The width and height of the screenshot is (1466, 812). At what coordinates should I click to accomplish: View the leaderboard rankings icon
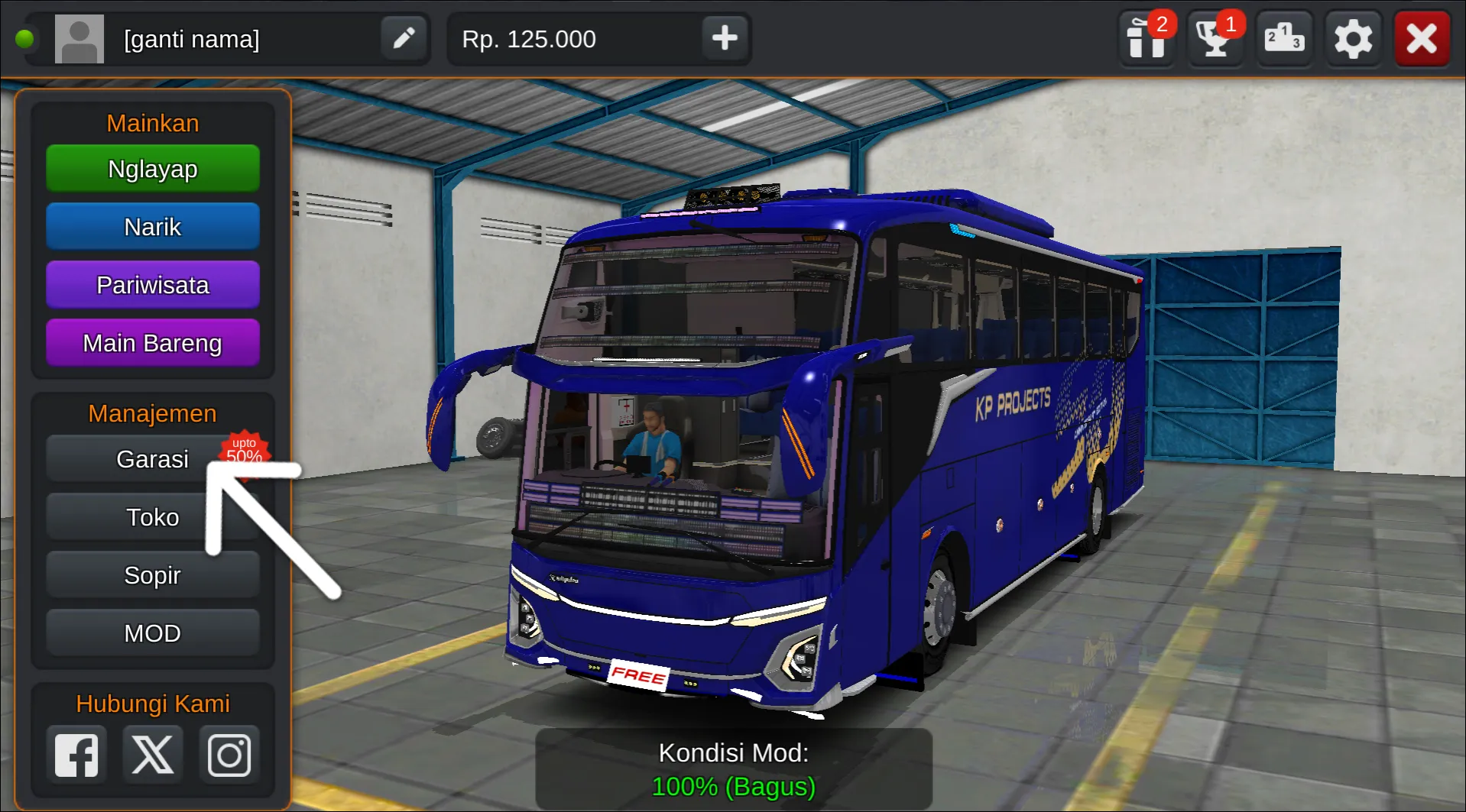tap(1283, 37)
